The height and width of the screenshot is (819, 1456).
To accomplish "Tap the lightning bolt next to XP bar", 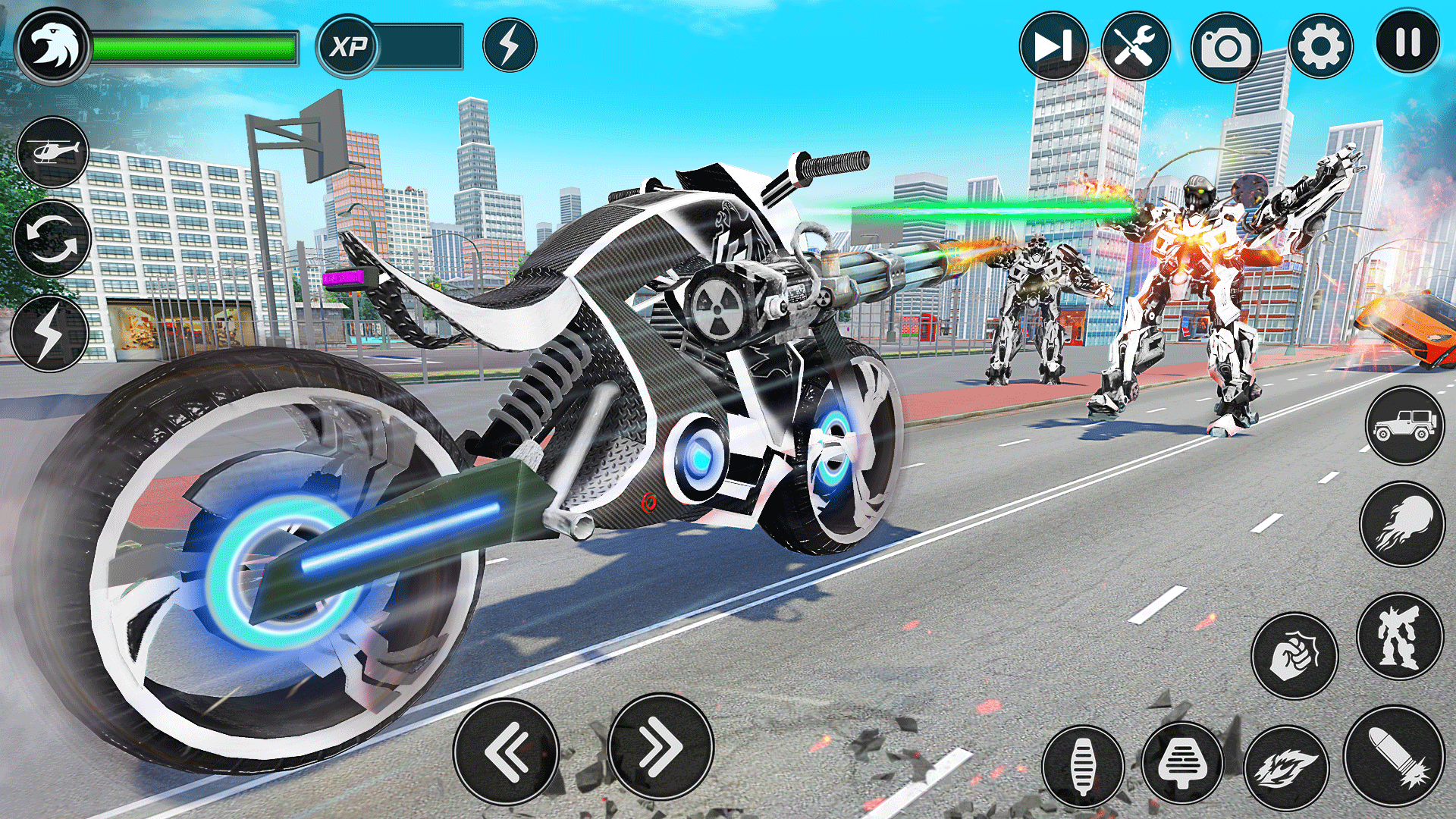I will tap(510, 45).
